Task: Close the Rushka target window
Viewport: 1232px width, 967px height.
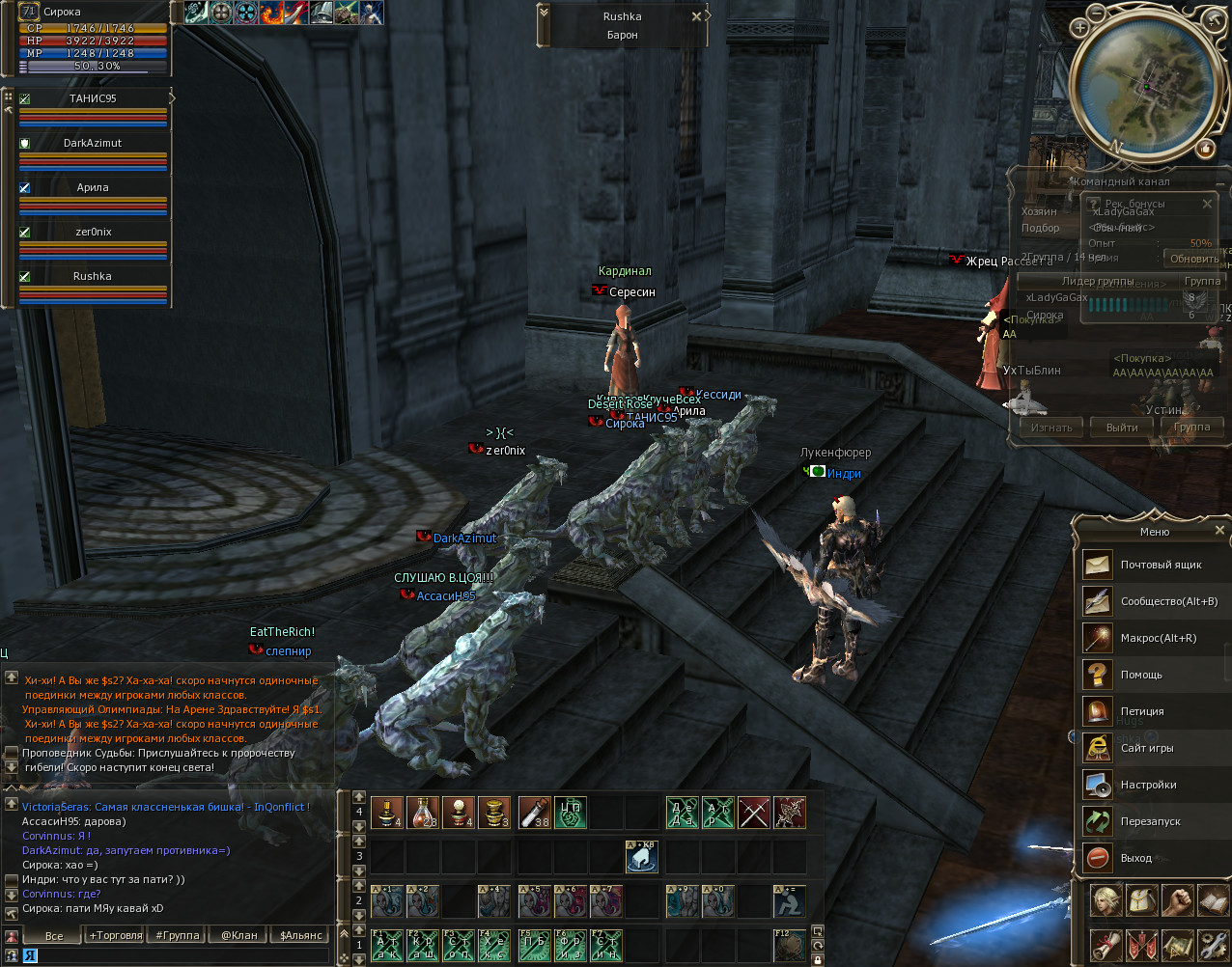Action: click(x=697, y=16)
